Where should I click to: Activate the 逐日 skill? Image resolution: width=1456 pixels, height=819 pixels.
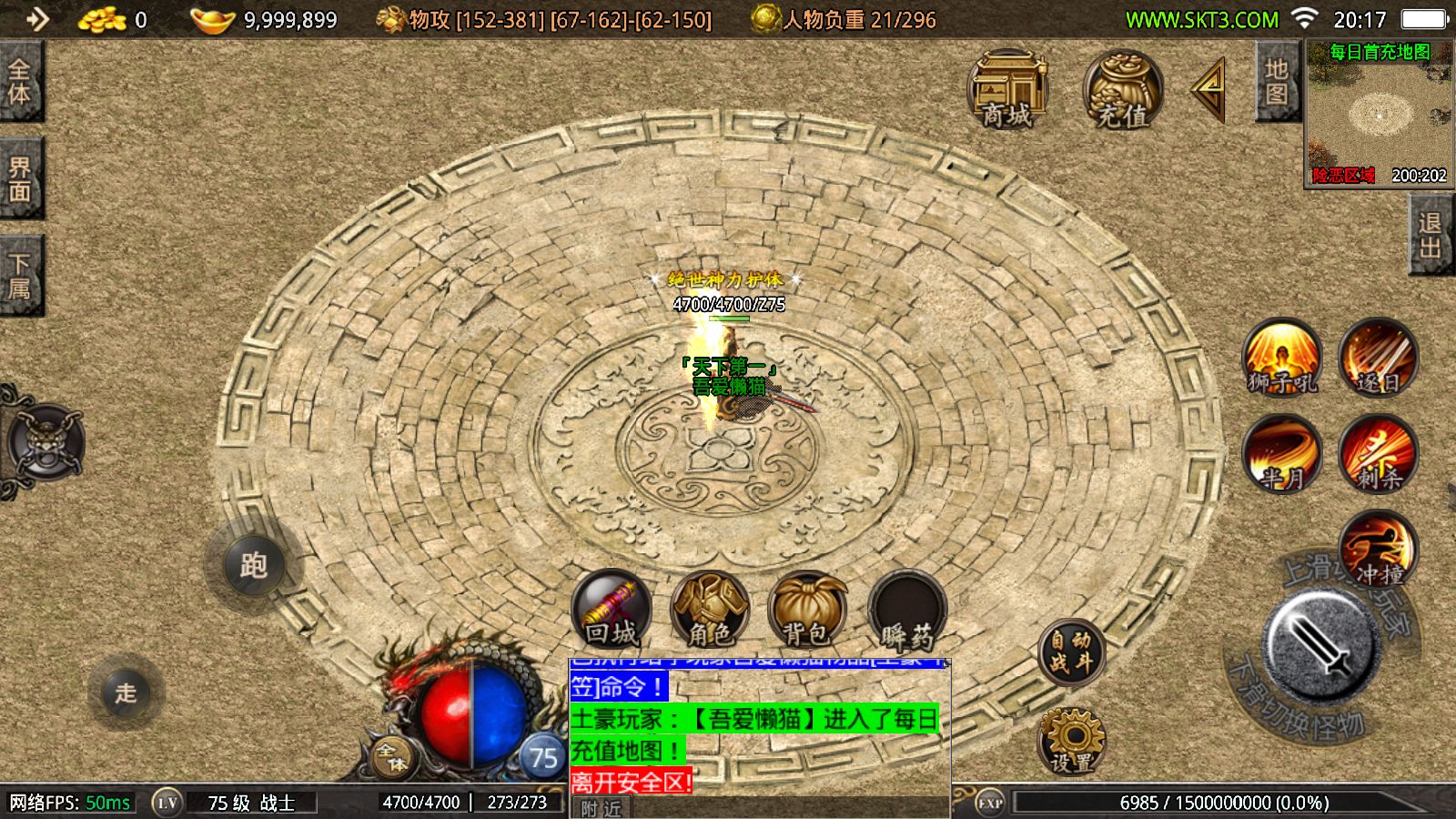1379,358
